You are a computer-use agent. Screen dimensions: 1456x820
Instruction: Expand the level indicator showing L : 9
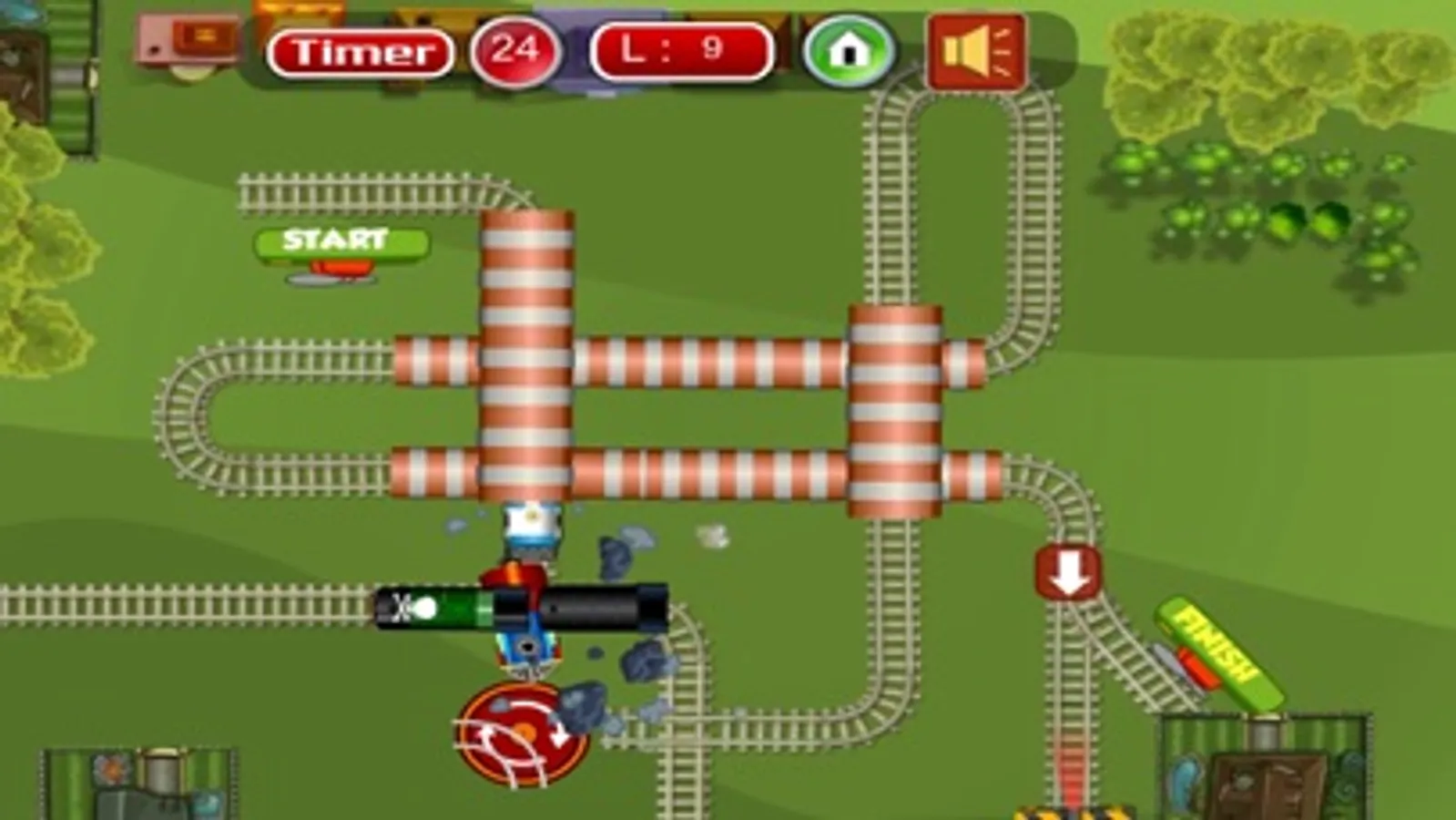tap(679, 52)
